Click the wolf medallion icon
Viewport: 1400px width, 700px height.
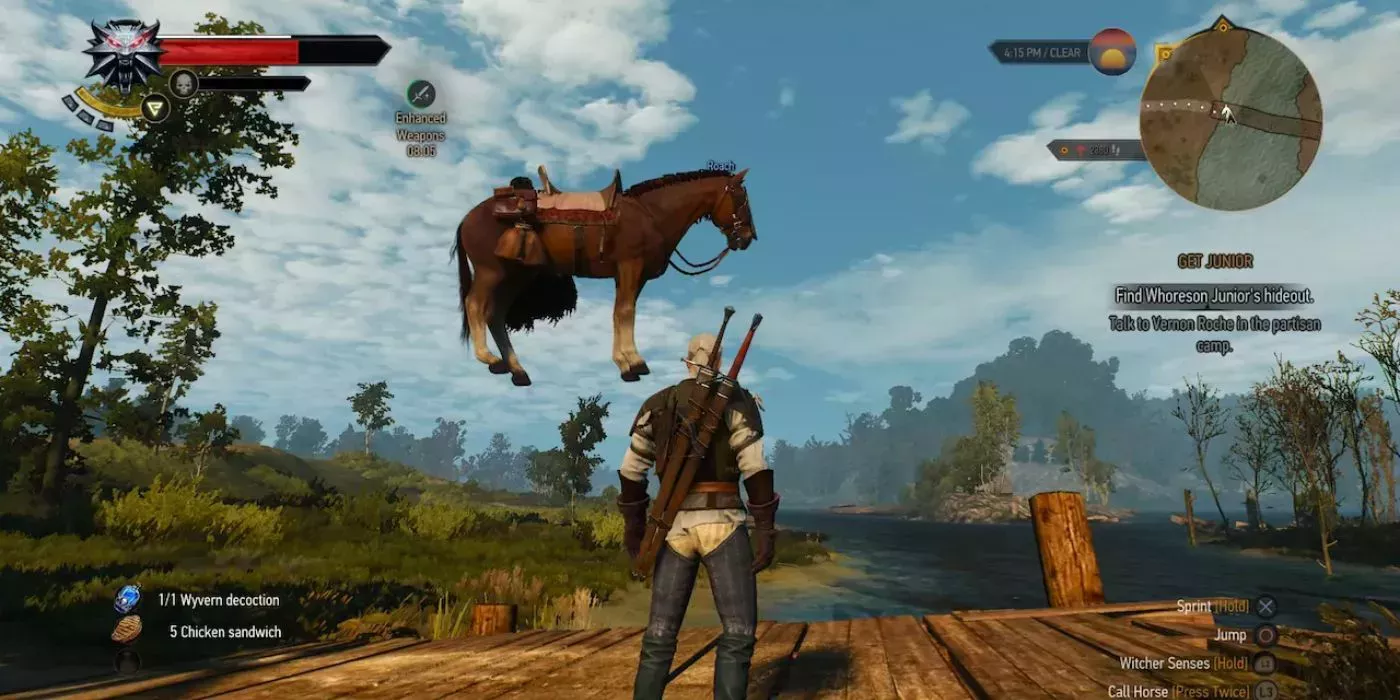coord(122,53)
